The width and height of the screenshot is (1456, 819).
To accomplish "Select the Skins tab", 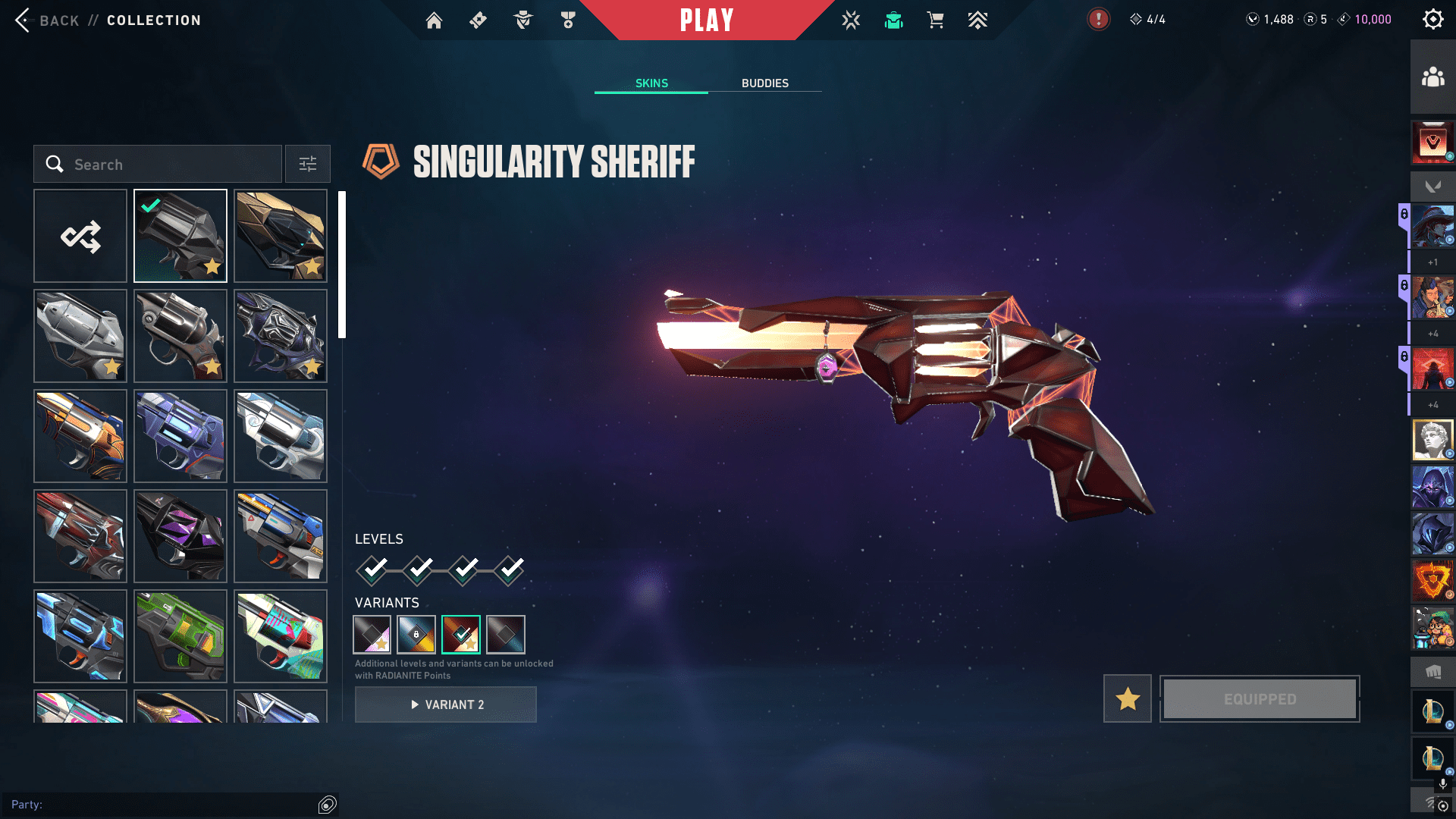I will click(651, 83).
